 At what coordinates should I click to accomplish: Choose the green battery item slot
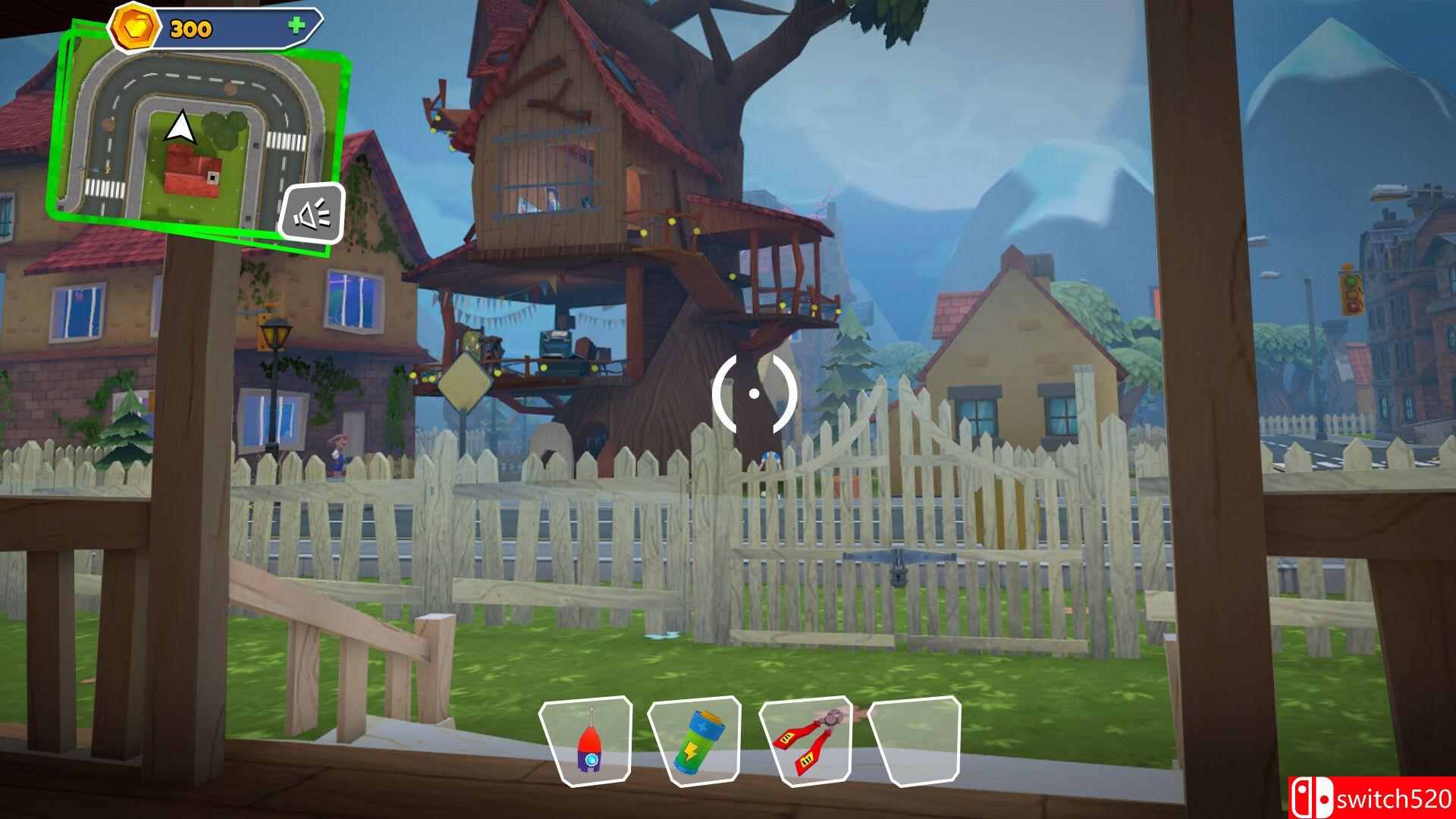pos(693,740)
